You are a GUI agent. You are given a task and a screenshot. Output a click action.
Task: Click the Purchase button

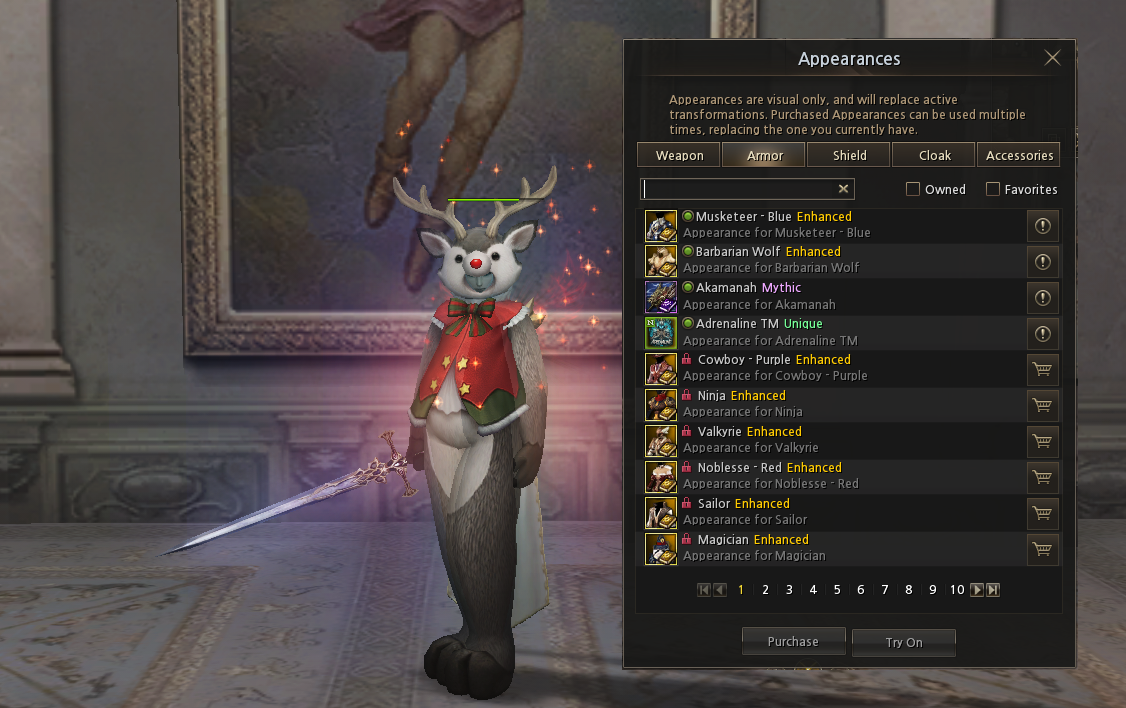click(793, 642)
